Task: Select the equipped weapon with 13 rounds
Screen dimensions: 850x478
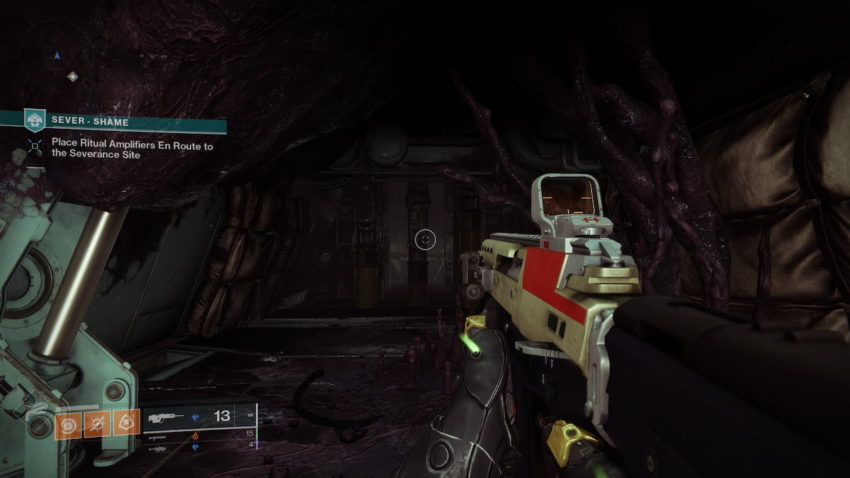Action: [x=198, y=415]
